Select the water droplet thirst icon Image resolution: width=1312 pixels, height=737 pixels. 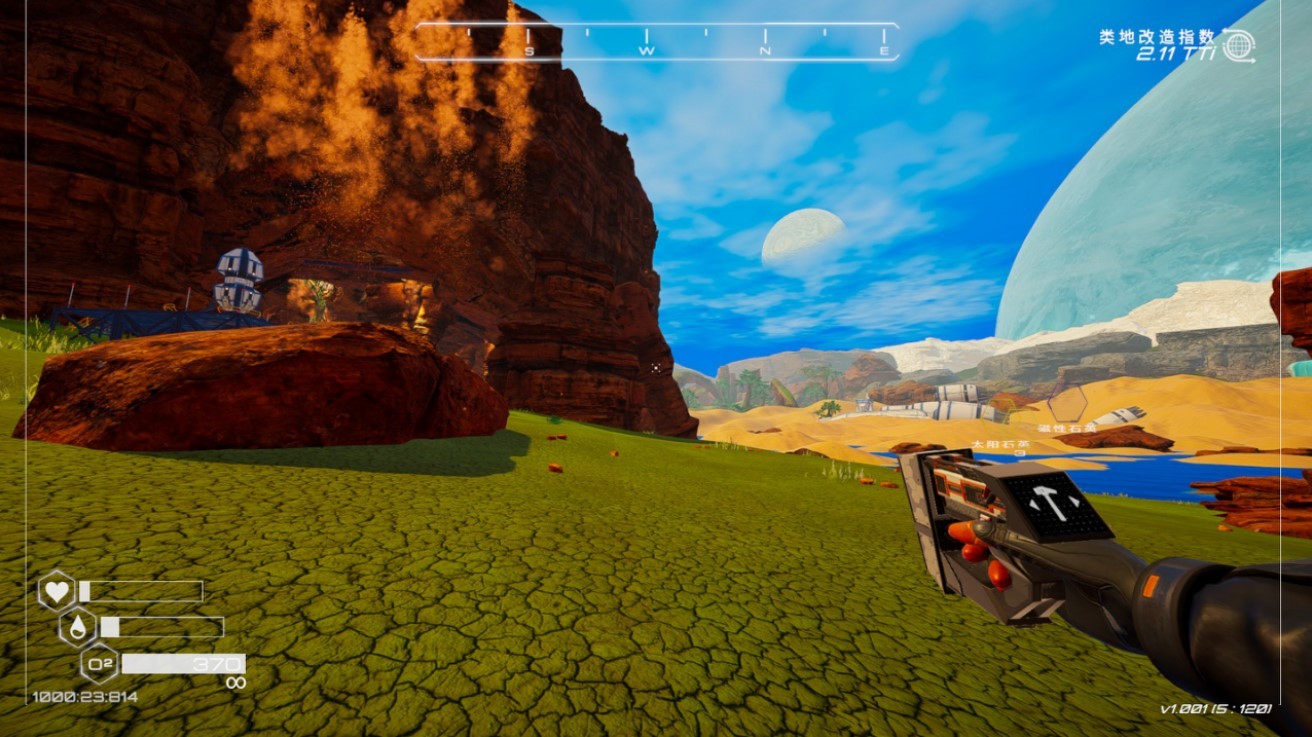pos(78,627)
